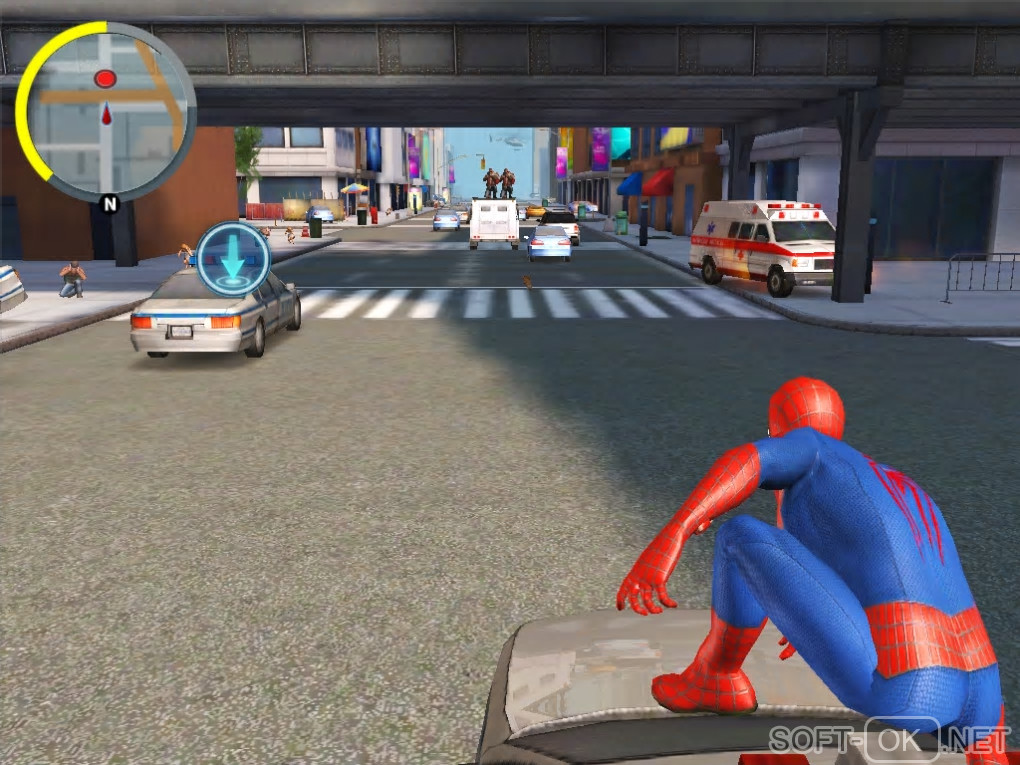Tap the red objective marker on minimap
The image size is (1020, 765).
105,78
